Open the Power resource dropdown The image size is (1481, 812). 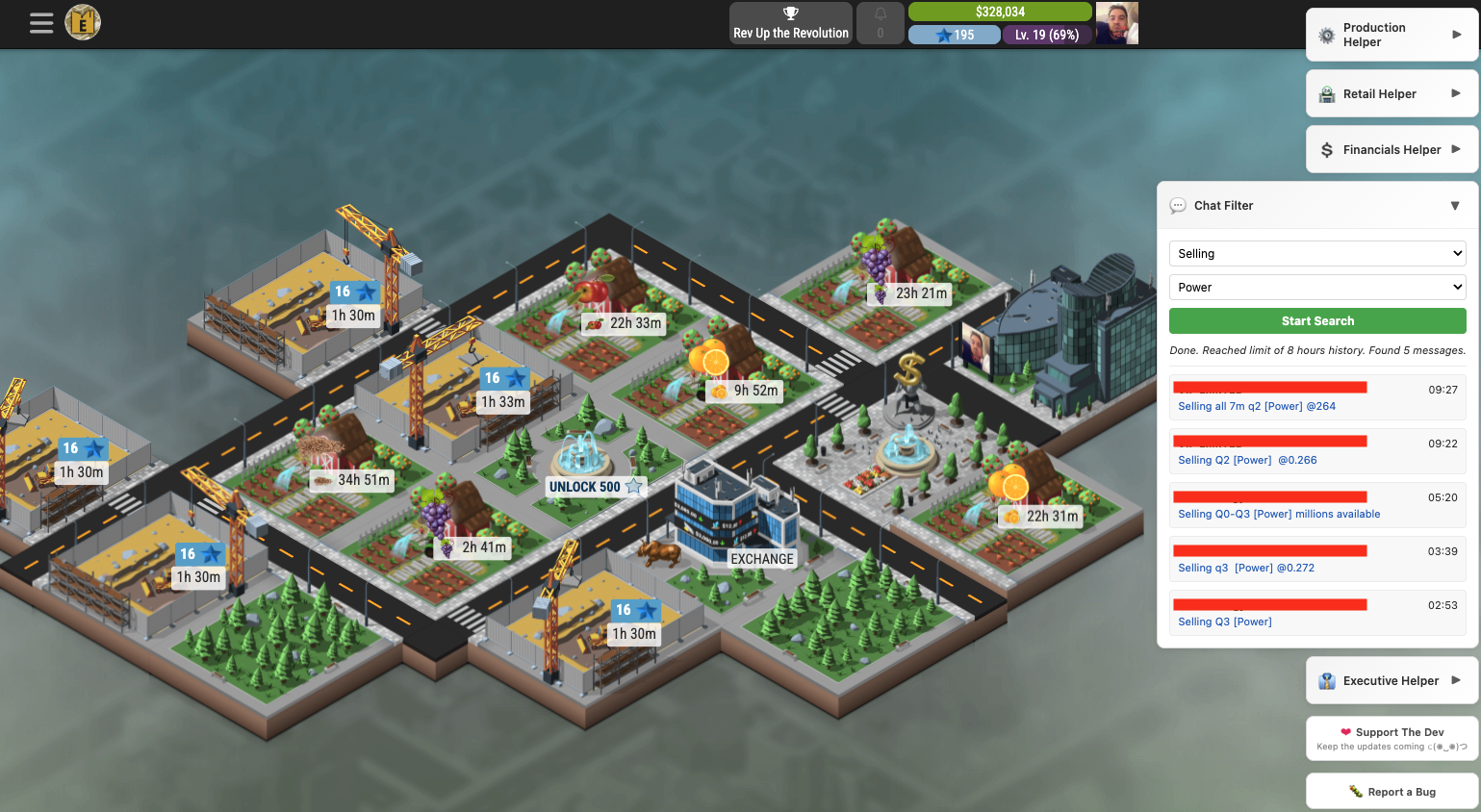[1317, 288]
